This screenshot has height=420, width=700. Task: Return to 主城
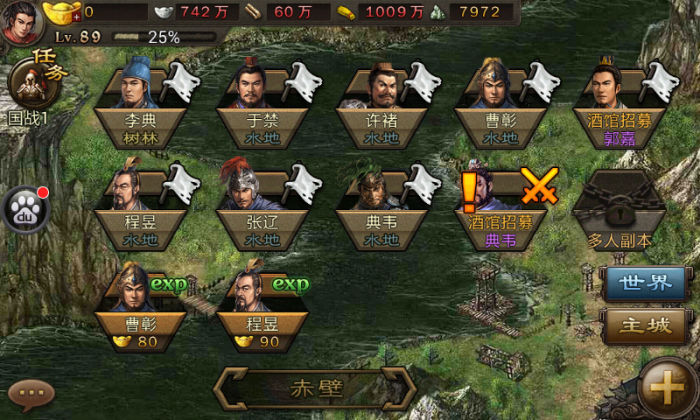pyautogui.click(x=642, y=325)
